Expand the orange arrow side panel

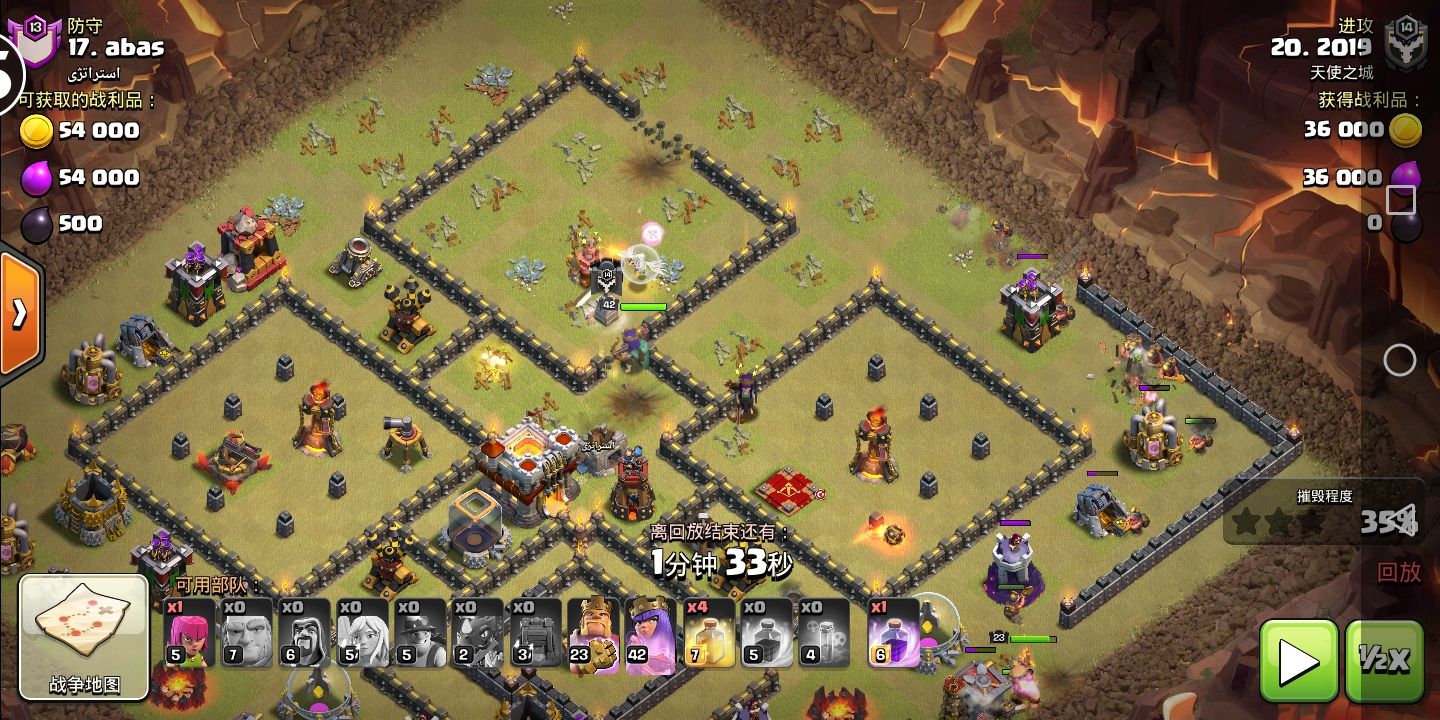click(x=20, y=314)
